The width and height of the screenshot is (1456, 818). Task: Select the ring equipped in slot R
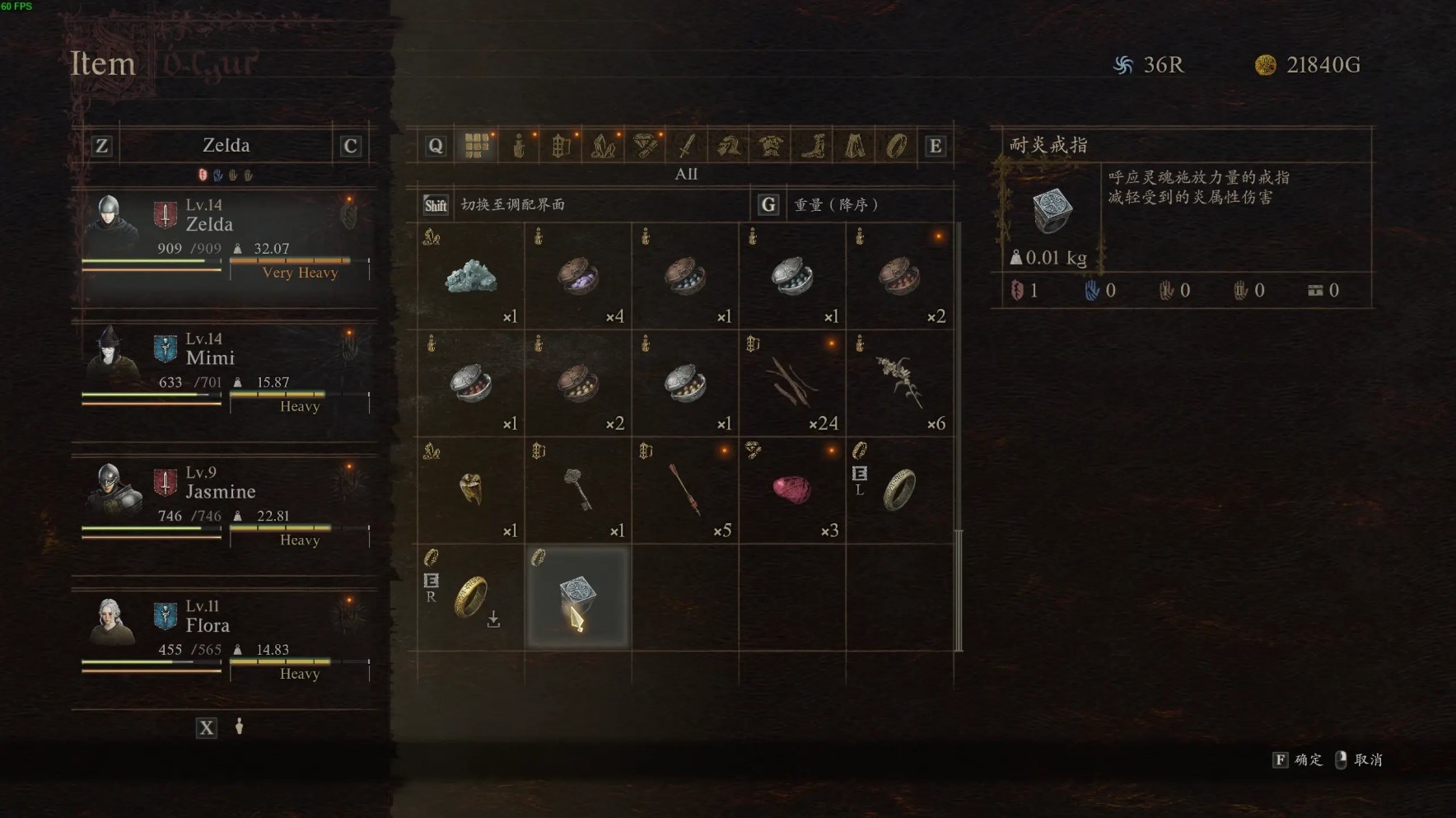[x=471, y=598]
